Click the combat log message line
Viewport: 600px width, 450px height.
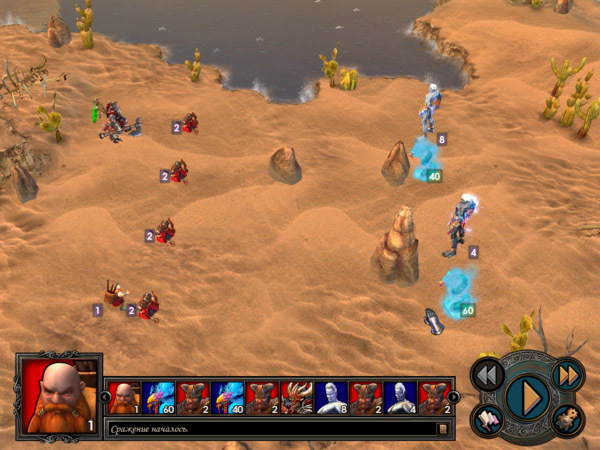[270, 429]
